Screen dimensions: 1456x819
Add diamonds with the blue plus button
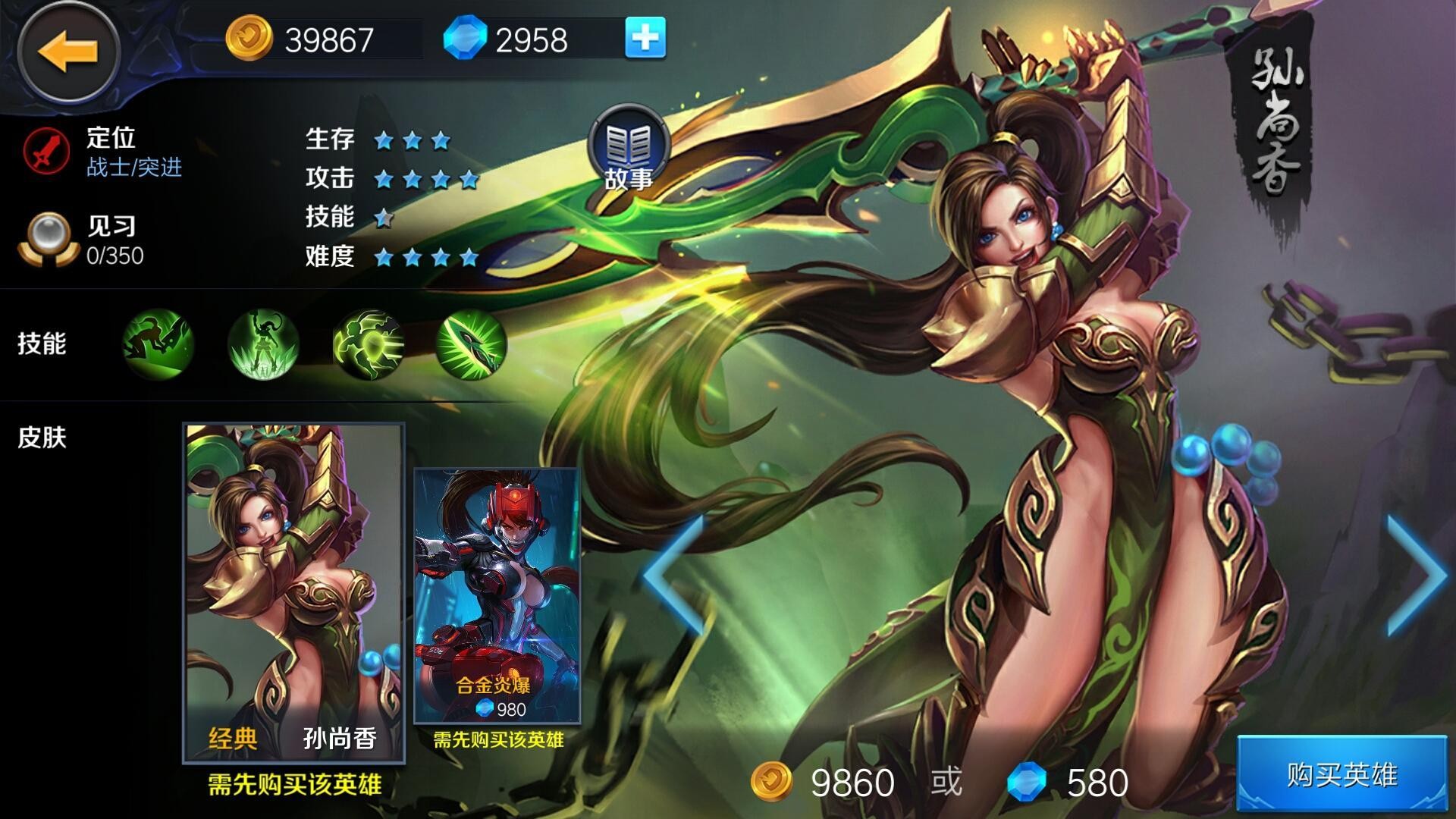[x=645, y=38]
